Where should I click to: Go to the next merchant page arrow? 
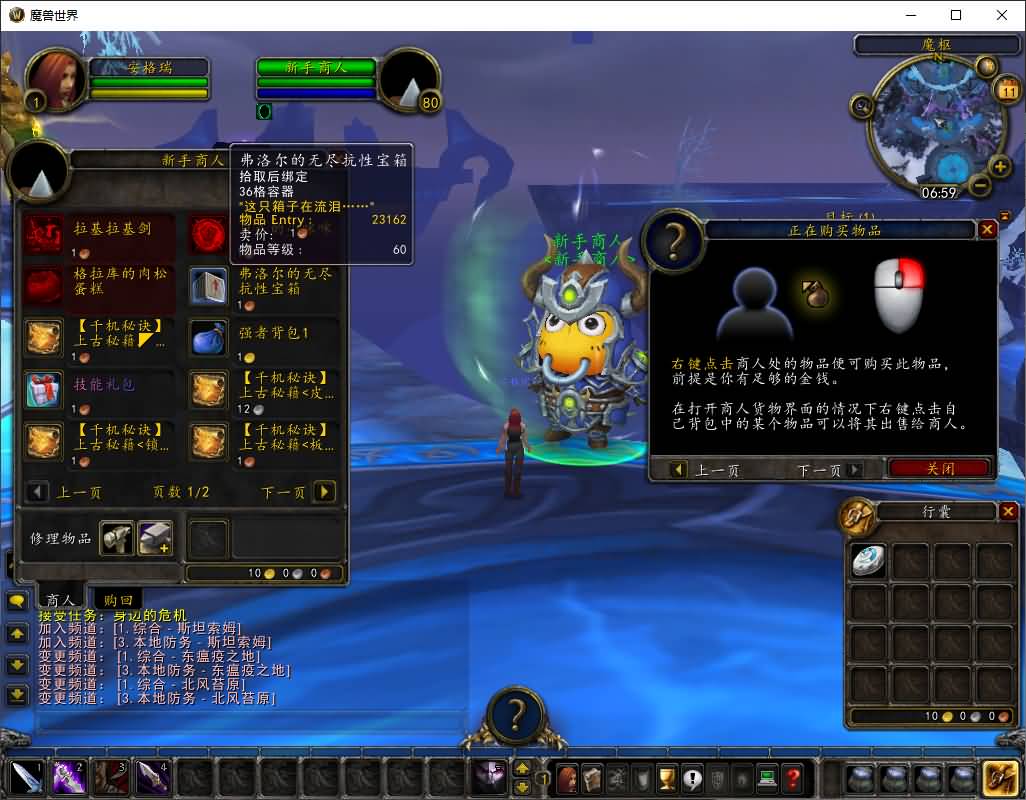point(324,491)
